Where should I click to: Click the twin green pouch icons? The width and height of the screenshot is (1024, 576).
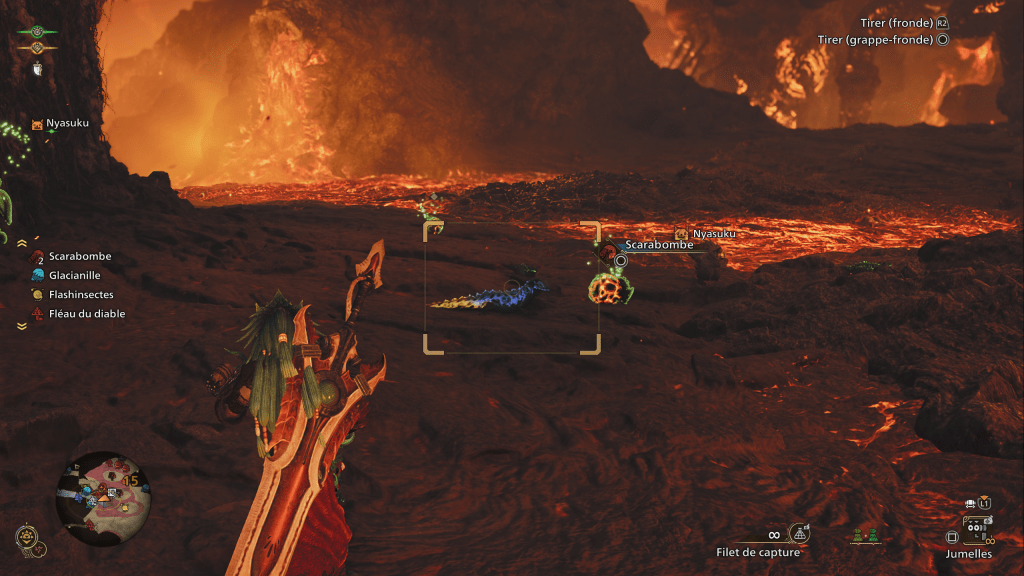point(866,537)
